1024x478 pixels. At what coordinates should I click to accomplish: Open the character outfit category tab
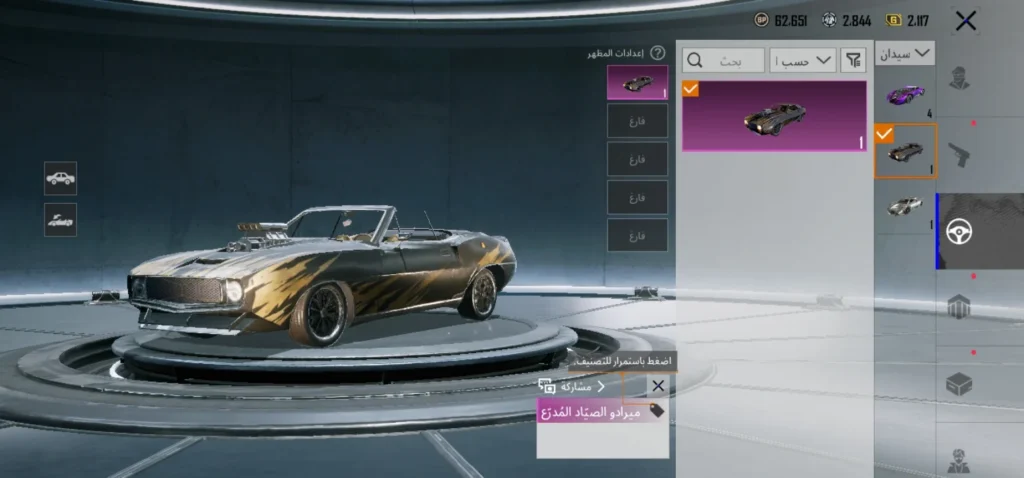click(958, 78)
